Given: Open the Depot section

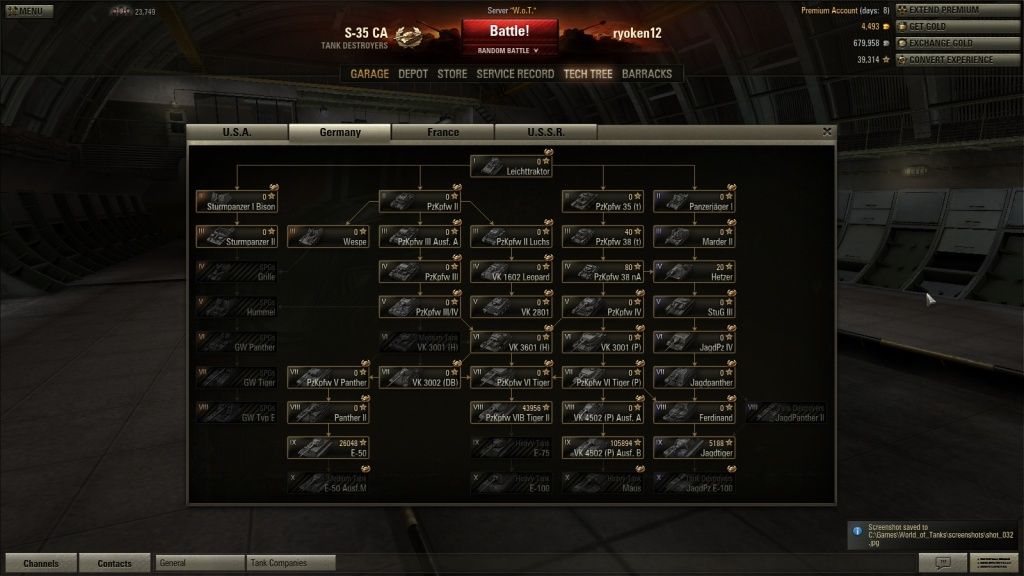Looking at the screenshot, I should point(413,74).
